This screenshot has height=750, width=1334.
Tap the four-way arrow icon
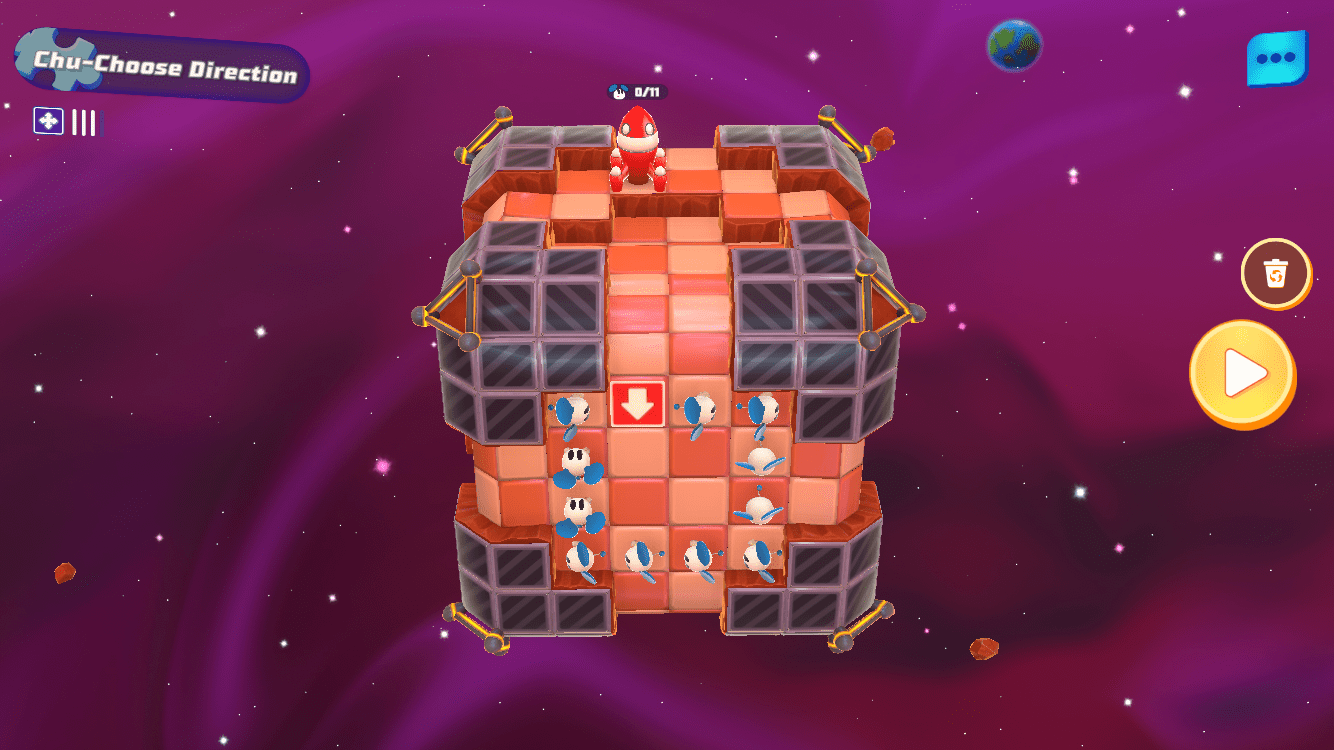(48, 121)
